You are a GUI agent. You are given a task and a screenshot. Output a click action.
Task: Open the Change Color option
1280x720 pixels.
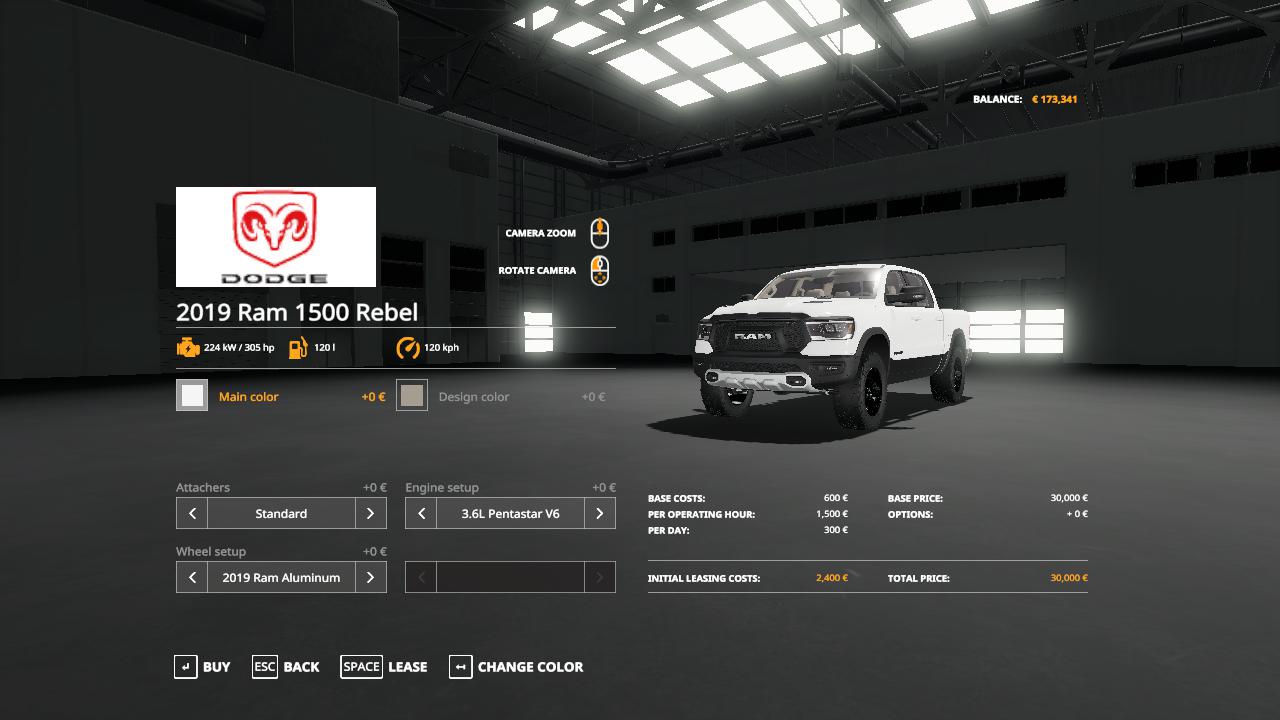click(x=516, y=667)
